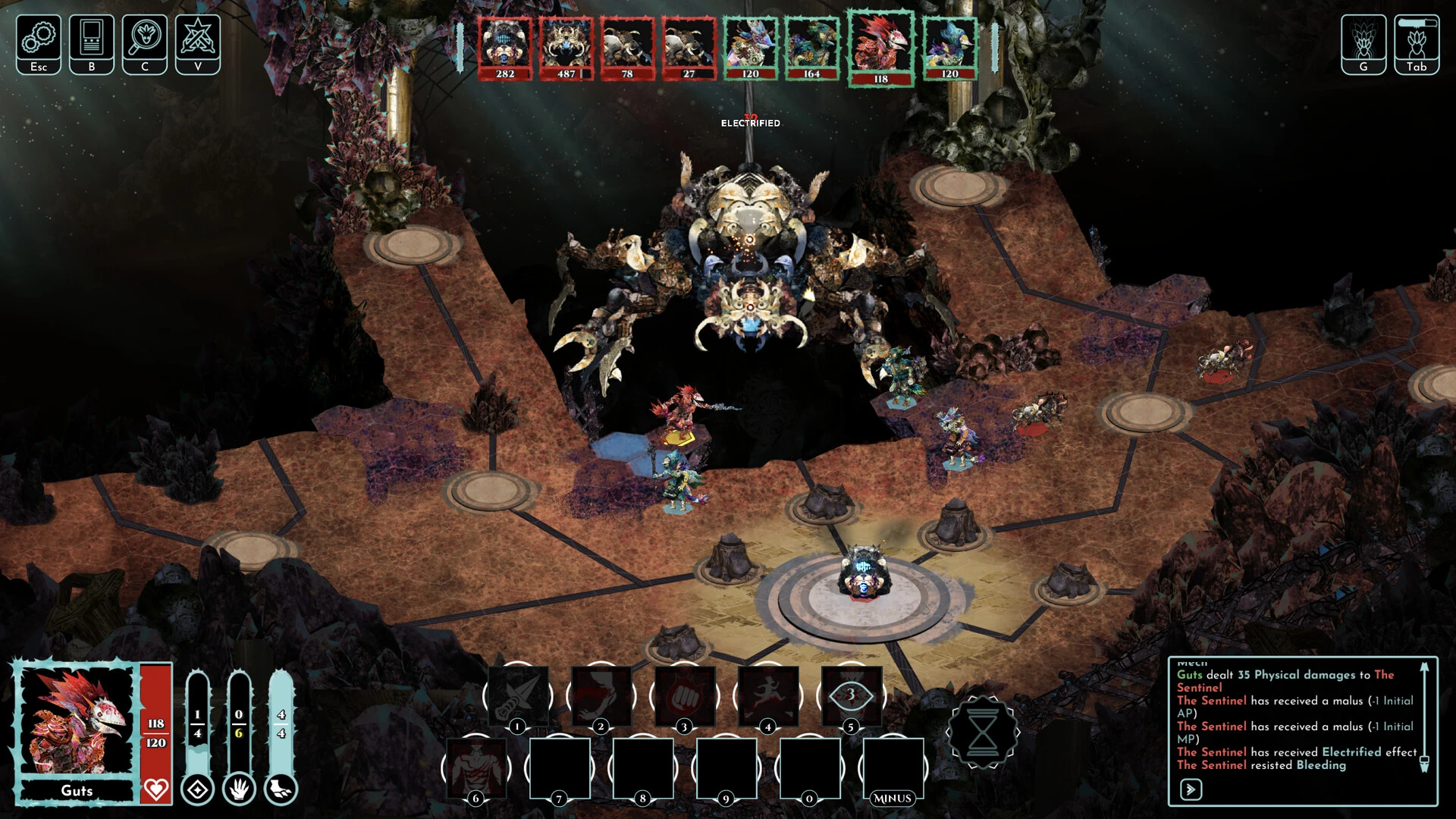This screenshot has height=819, width=1456.
Task: Open the creature inspect magnifier
Action: (x=145, y=43)
